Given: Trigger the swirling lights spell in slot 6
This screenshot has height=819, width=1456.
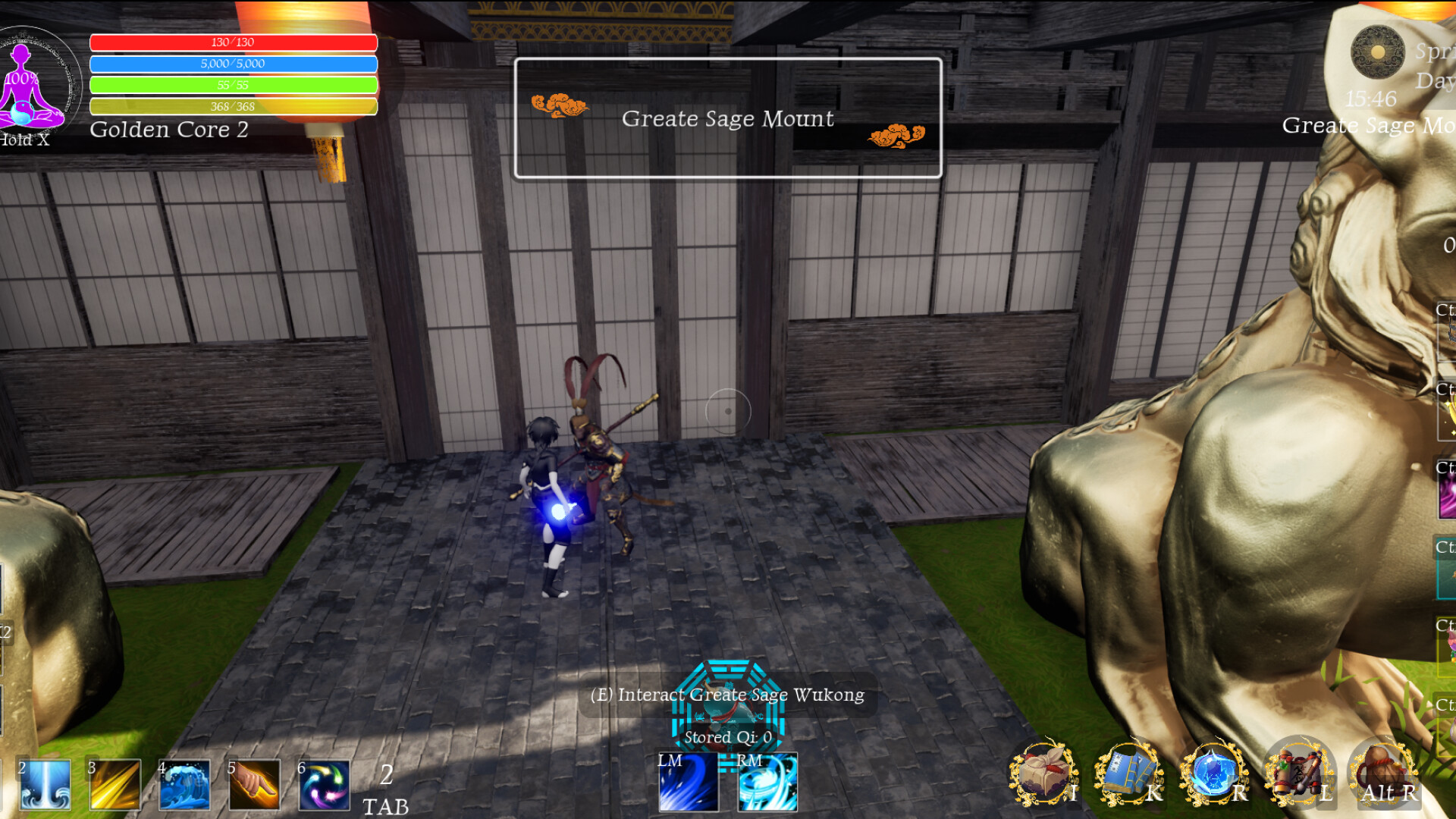Looking at the screenshot, I should pyautogui.click(x=324, y=784).
